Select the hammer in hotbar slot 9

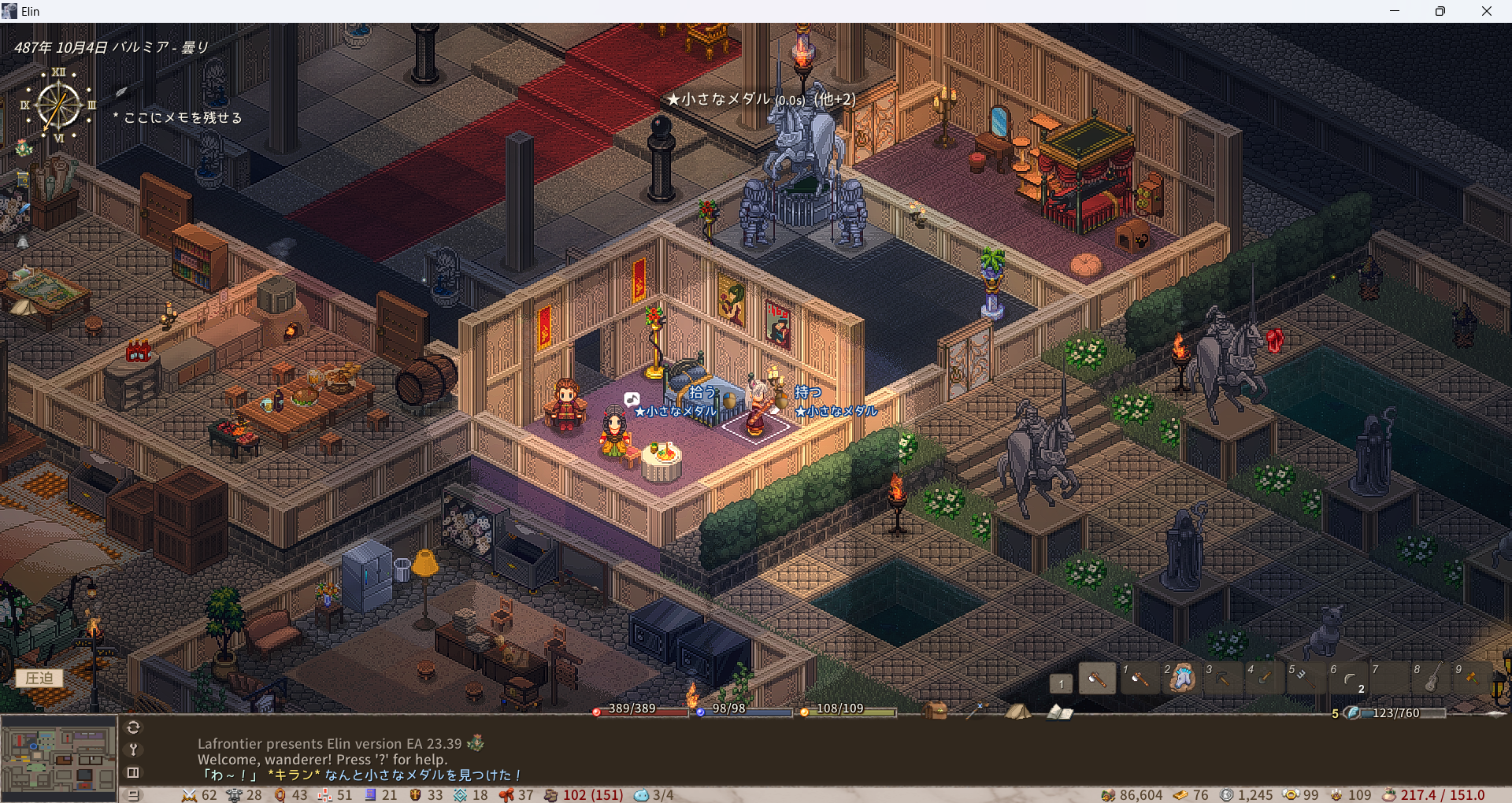point(1473,679)
